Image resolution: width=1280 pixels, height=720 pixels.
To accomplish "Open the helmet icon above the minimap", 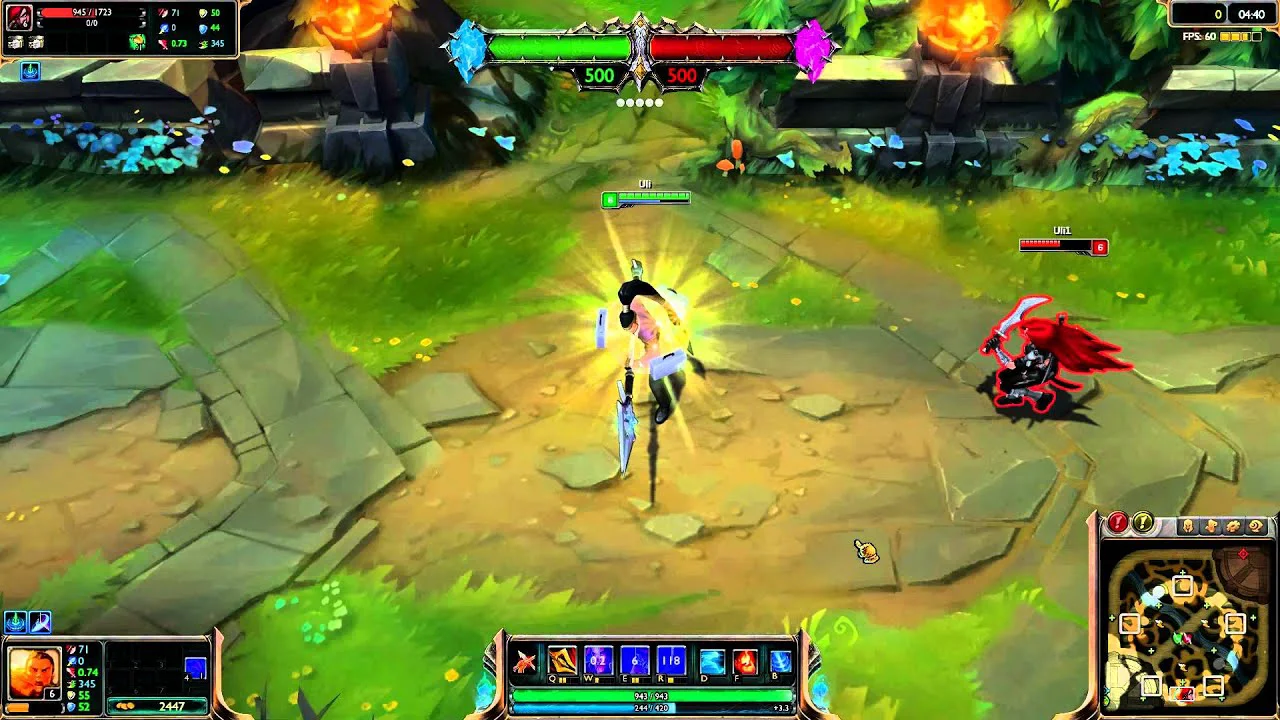I will click(1188, 526).
